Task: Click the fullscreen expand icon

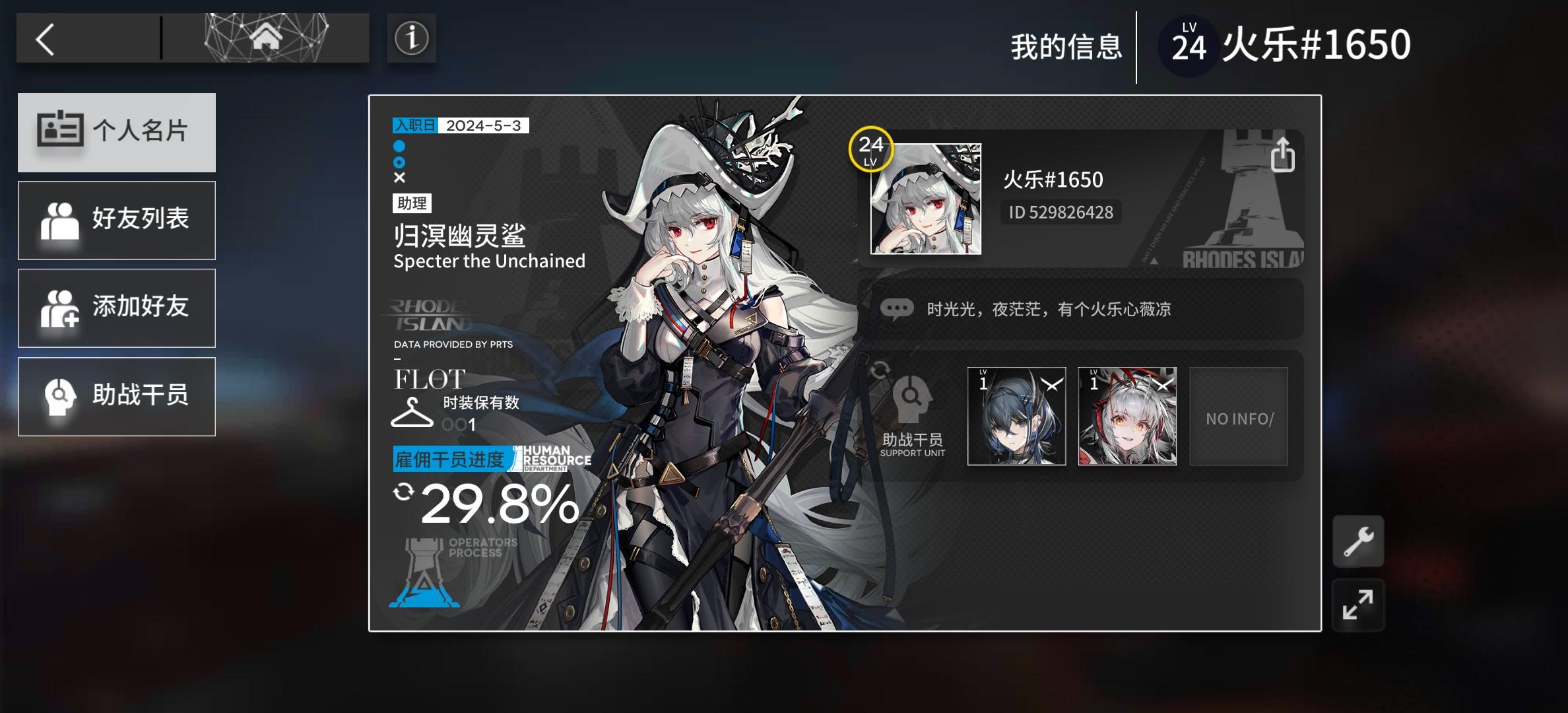Action: [1358, 605]
